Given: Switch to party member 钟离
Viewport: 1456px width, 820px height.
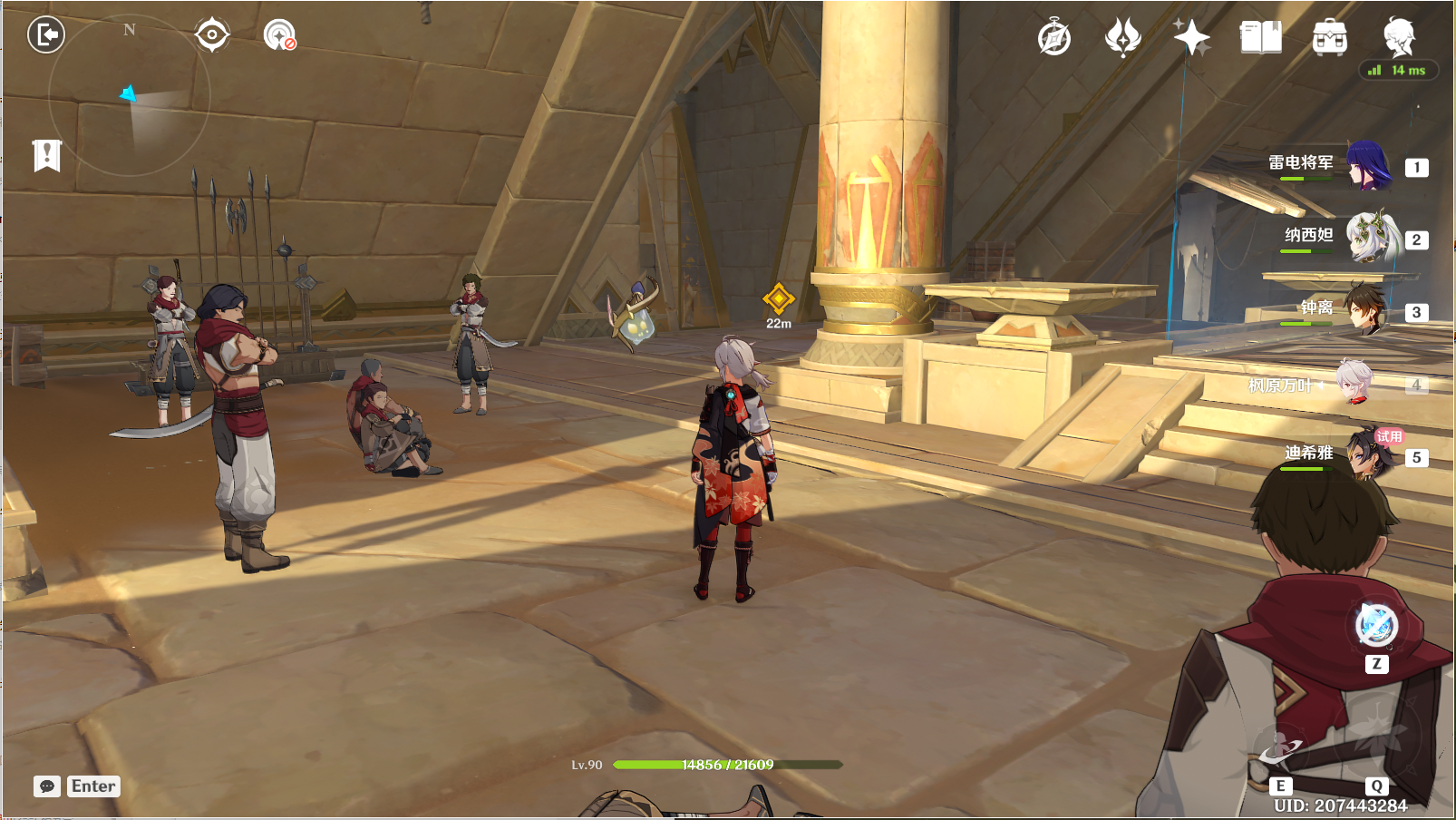Looking at the screenshot, I should [1364, 310].
